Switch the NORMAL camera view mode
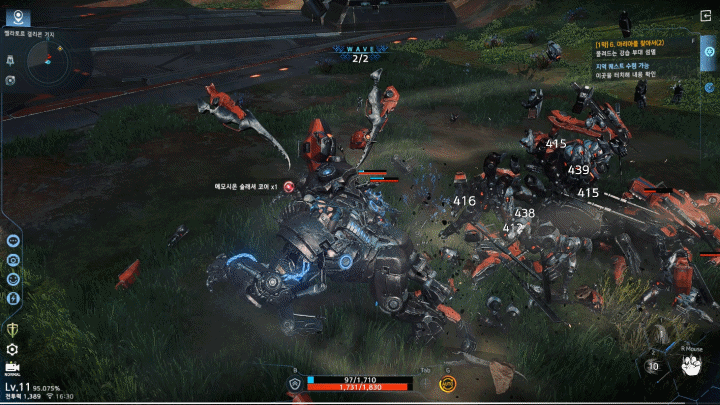This screenshot has height=405, width=720. (x=12, y=369)
